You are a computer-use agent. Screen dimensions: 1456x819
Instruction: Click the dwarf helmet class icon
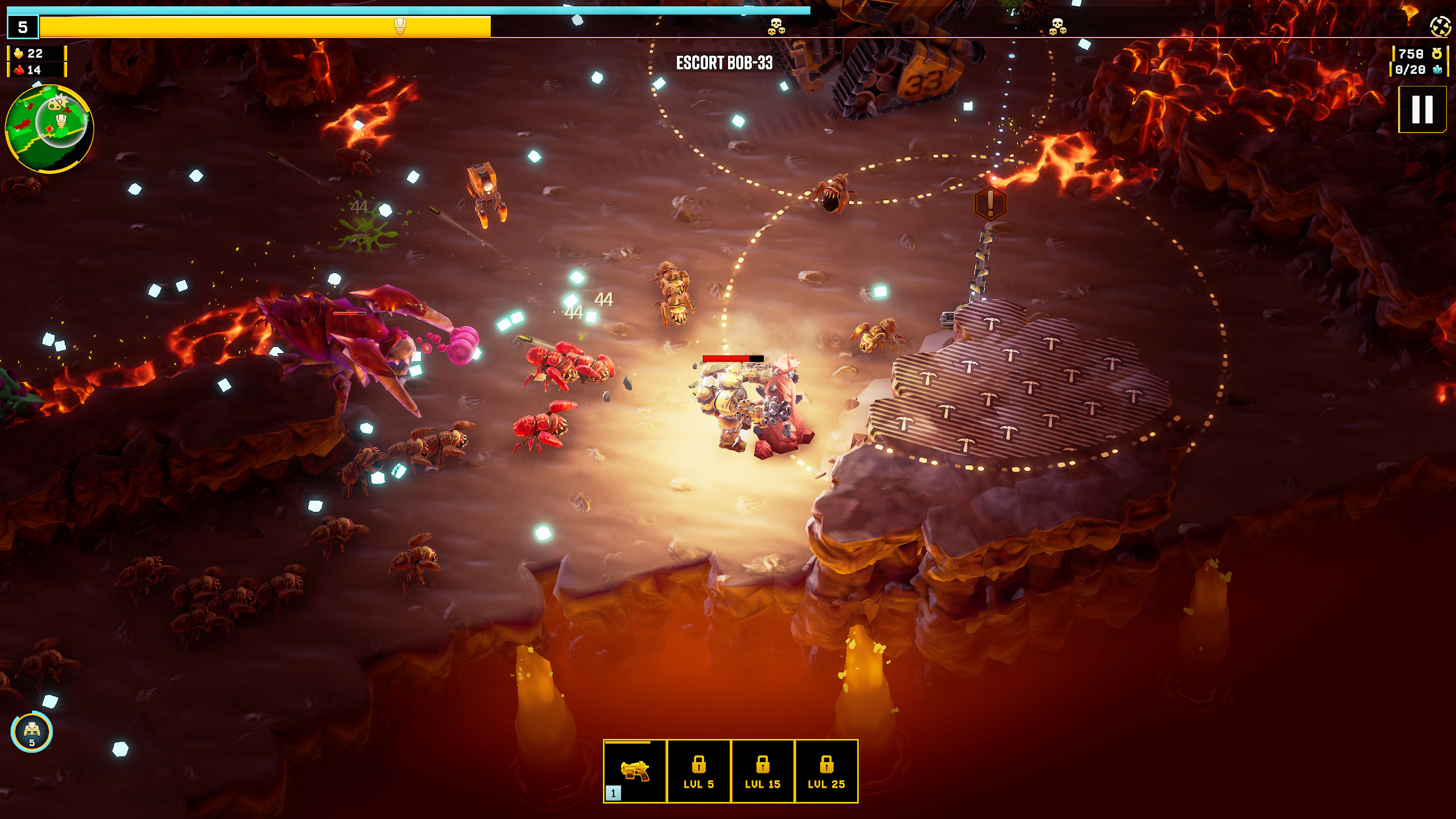pyautogui.click(x=32, y=731)
